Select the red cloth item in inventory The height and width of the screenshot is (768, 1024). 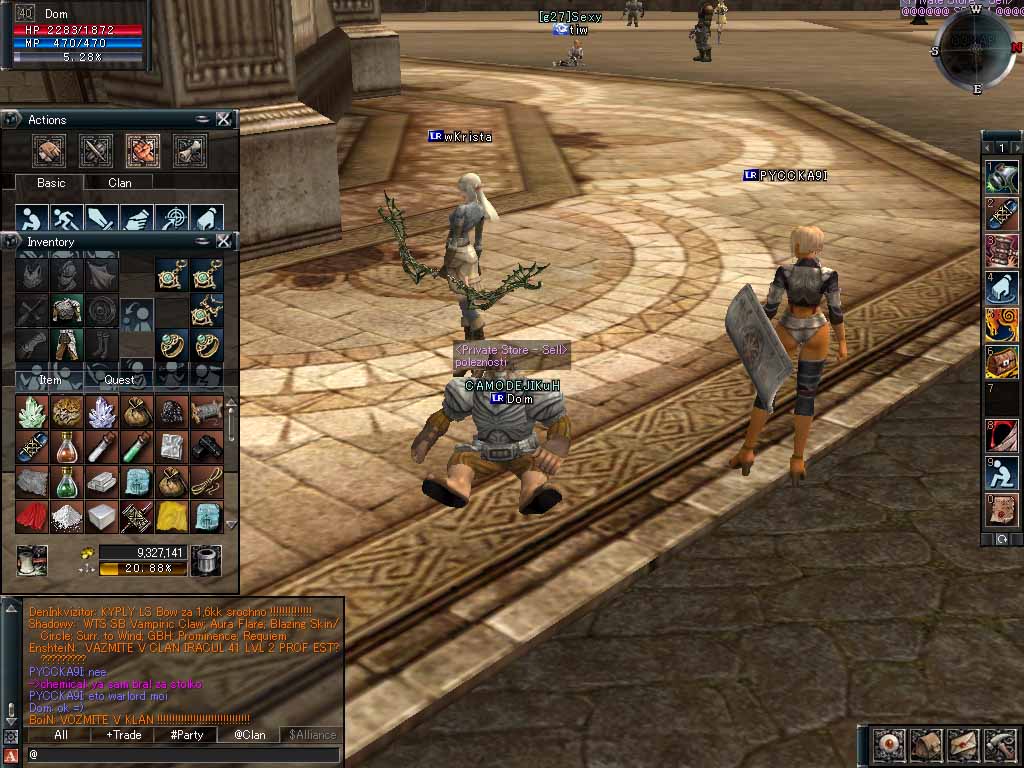point(31,516)
